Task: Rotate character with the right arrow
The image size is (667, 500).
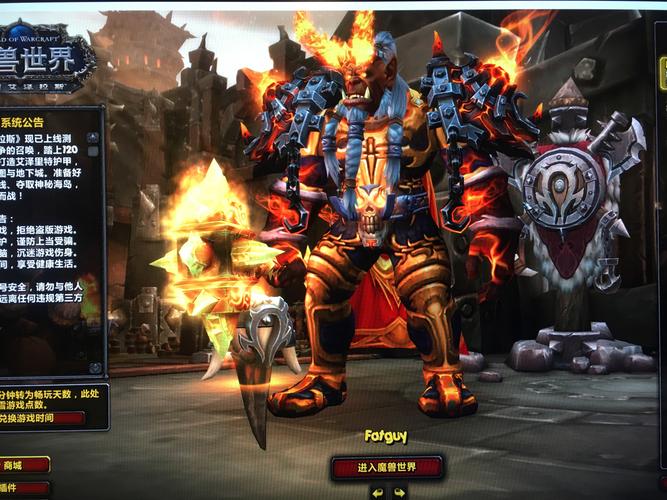Action: pos(399,492)
